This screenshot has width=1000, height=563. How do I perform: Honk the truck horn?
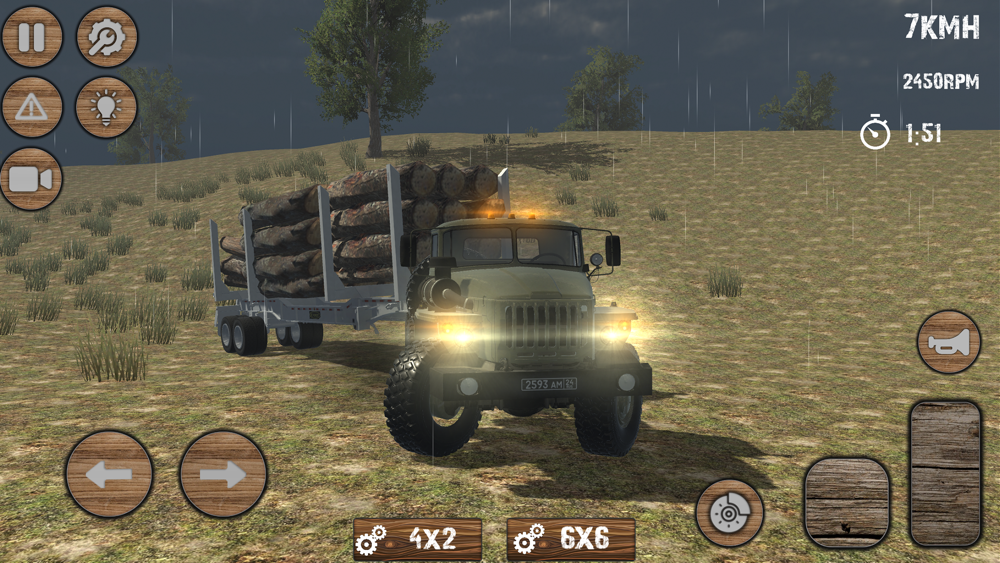[x=949, y=342]
